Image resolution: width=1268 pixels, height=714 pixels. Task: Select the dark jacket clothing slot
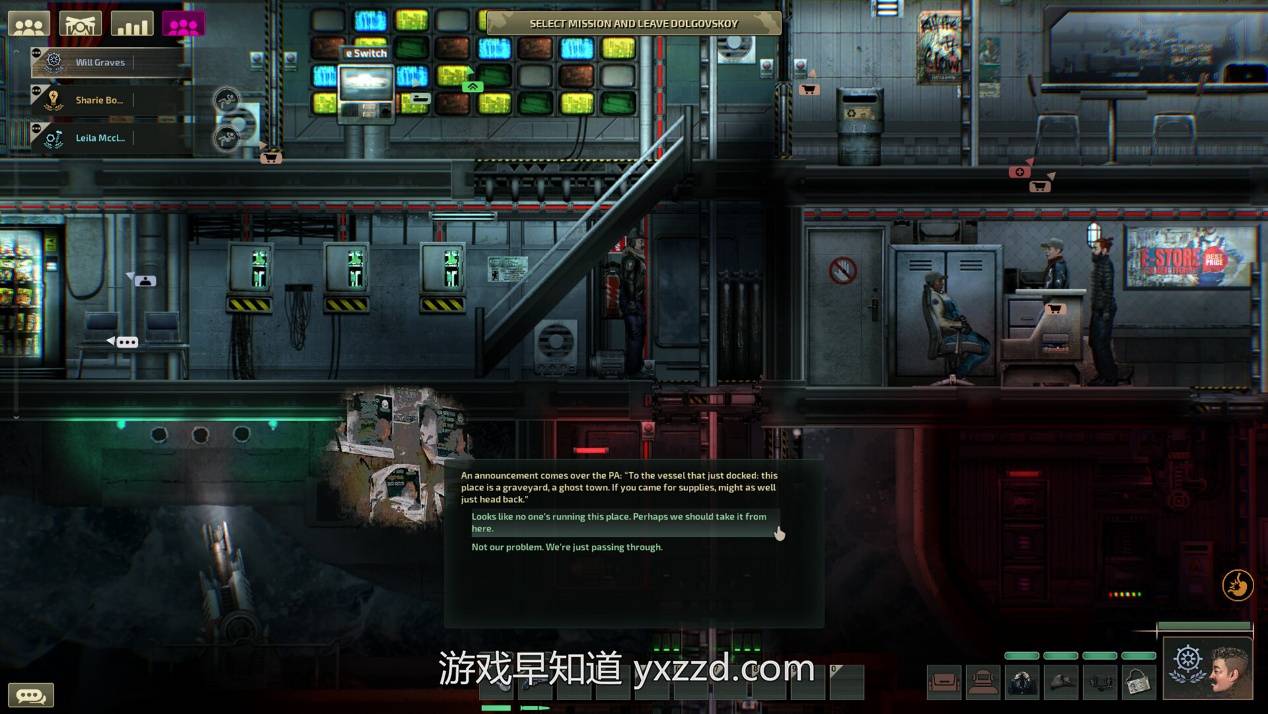click(x=1022, y=682)
